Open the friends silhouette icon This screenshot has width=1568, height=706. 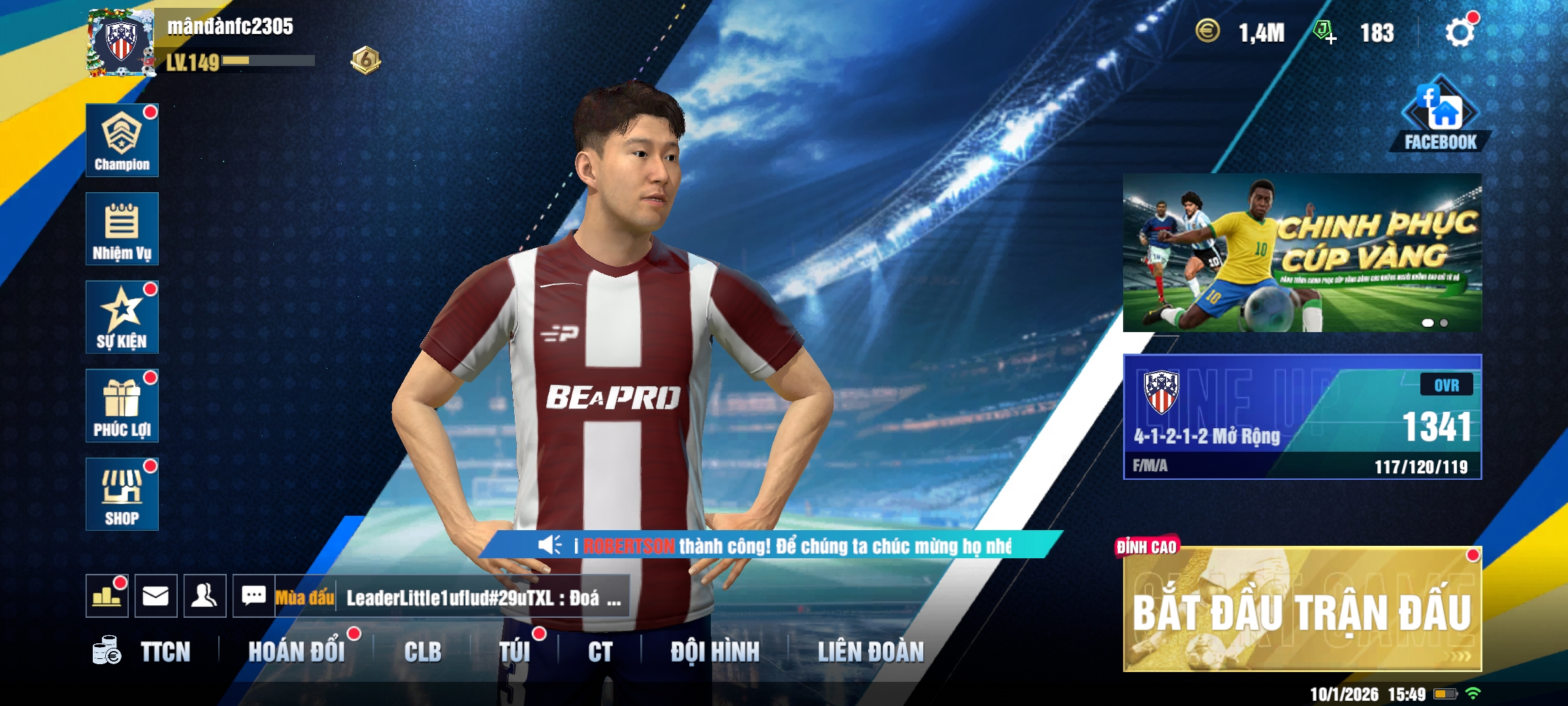pos(204,596)
